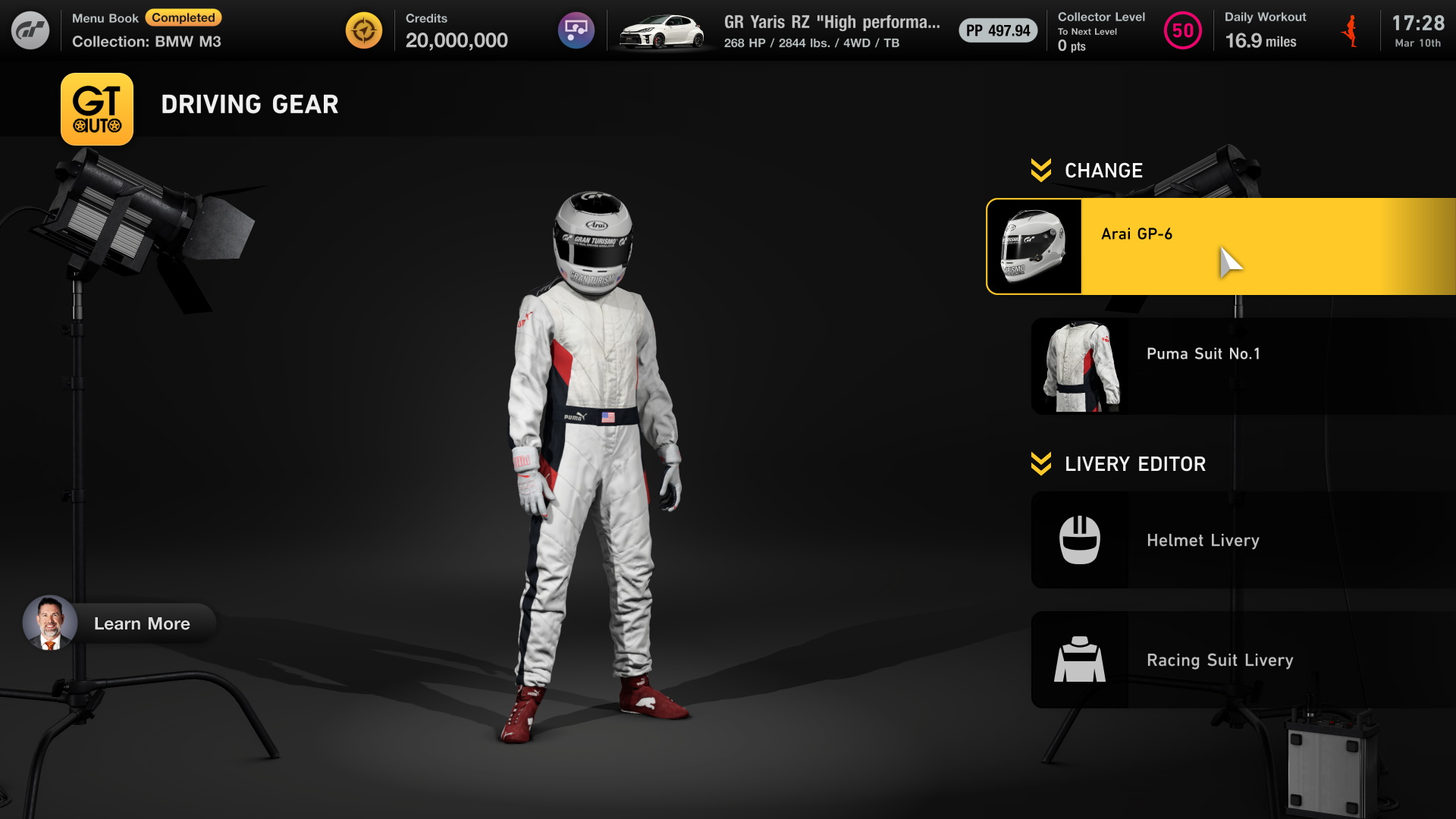
Task: Select the Arai GP-6 helmet entry
Action: coord(1221,246)
